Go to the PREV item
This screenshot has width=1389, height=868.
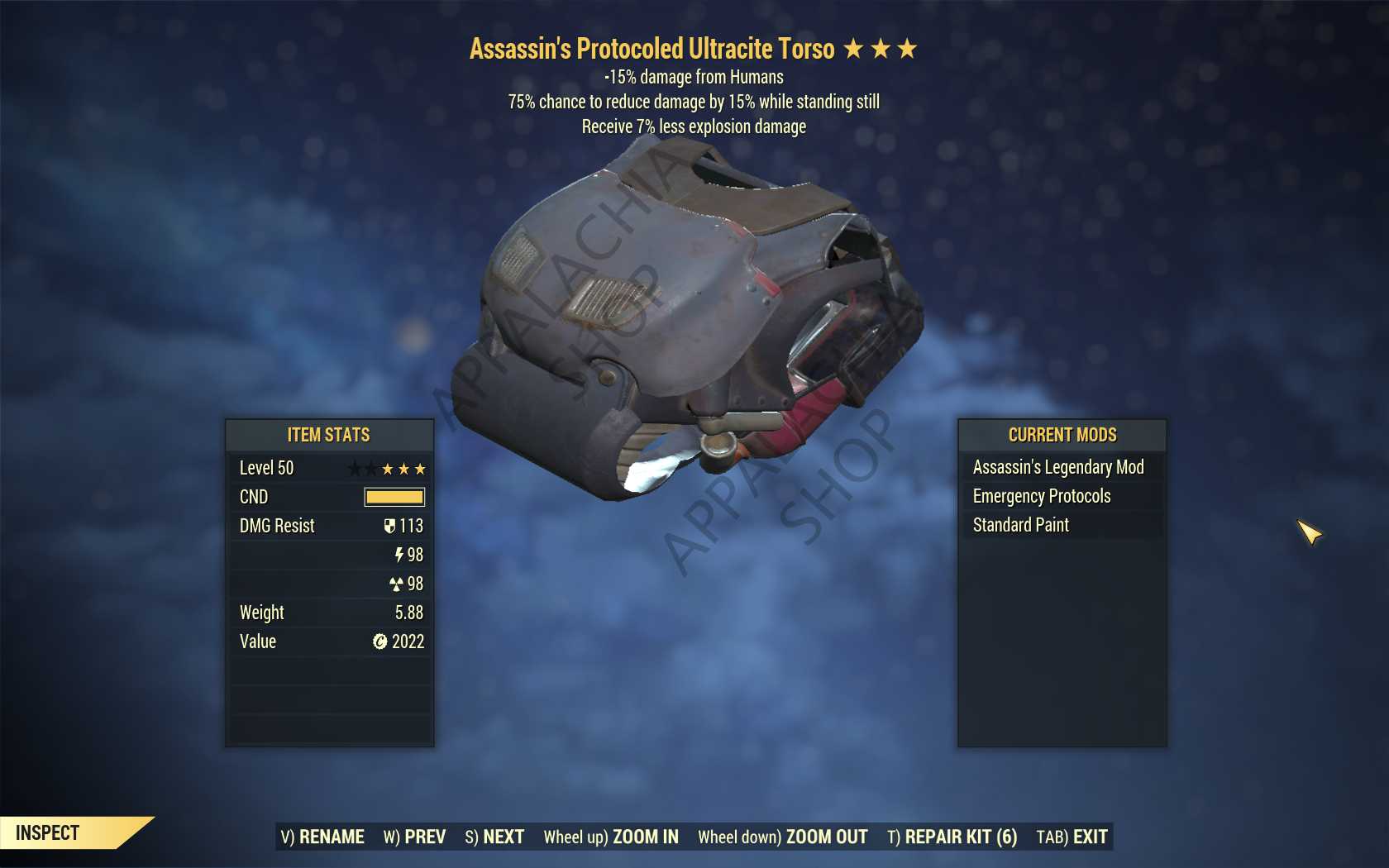point(414,837)
